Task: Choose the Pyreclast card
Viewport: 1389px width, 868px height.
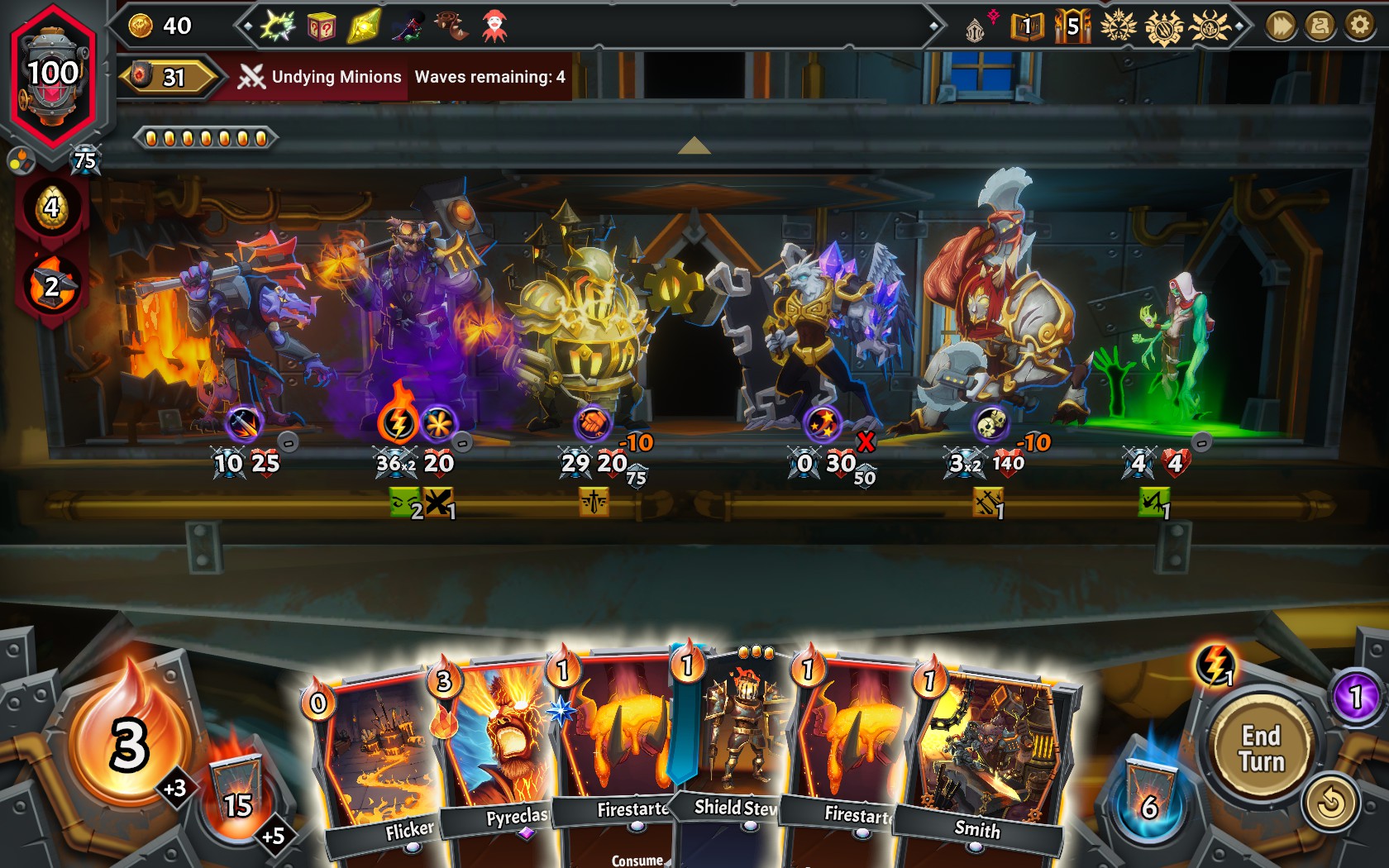Action: [x=496, y=744]
